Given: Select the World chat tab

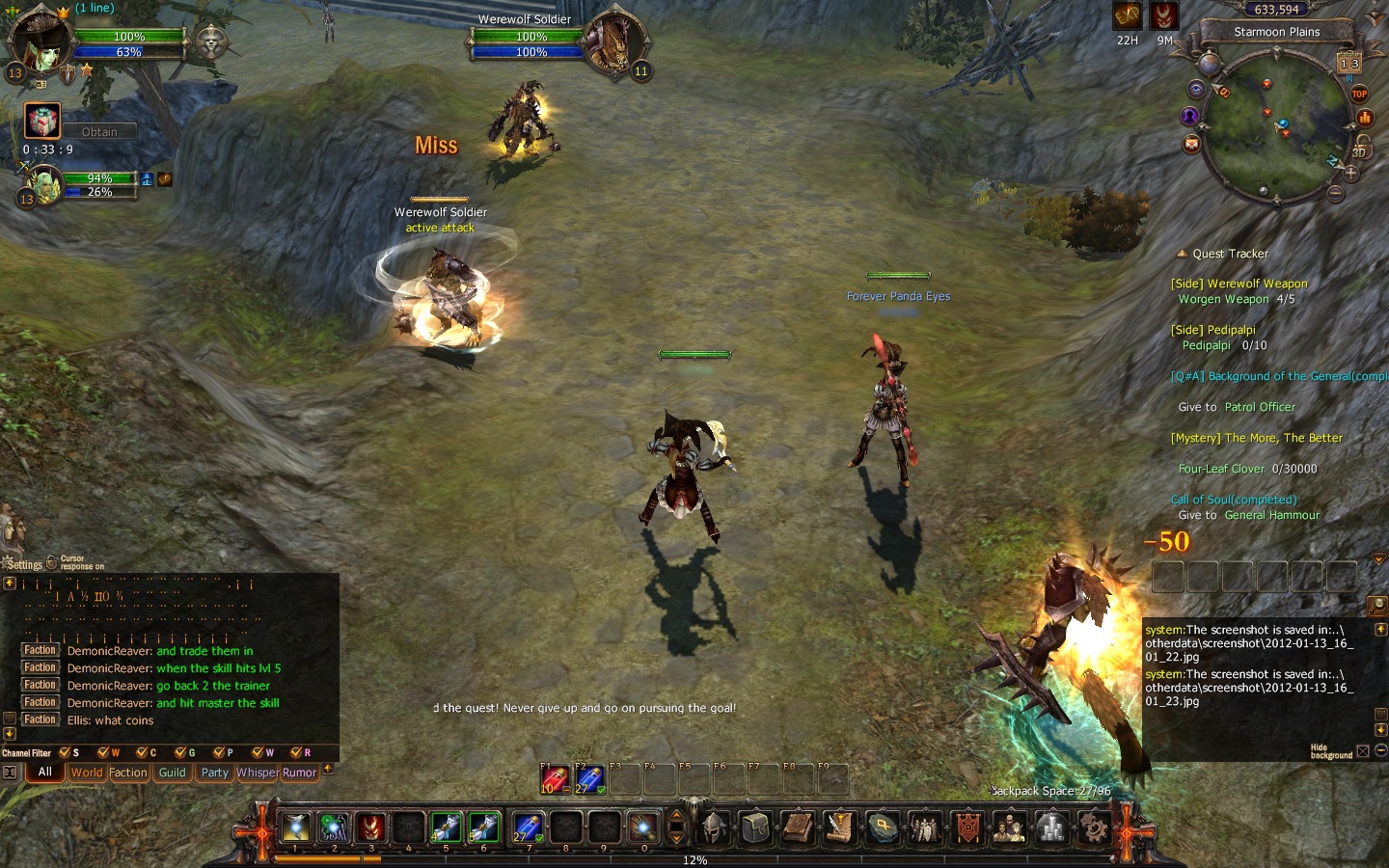Looking at the screenshot, I should click(x=86, y=773).
